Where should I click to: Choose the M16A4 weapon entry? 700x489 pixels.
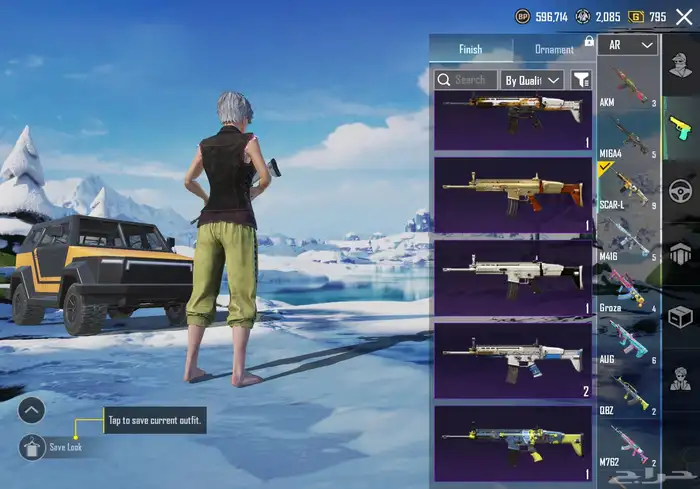click(x=628, y=137)
